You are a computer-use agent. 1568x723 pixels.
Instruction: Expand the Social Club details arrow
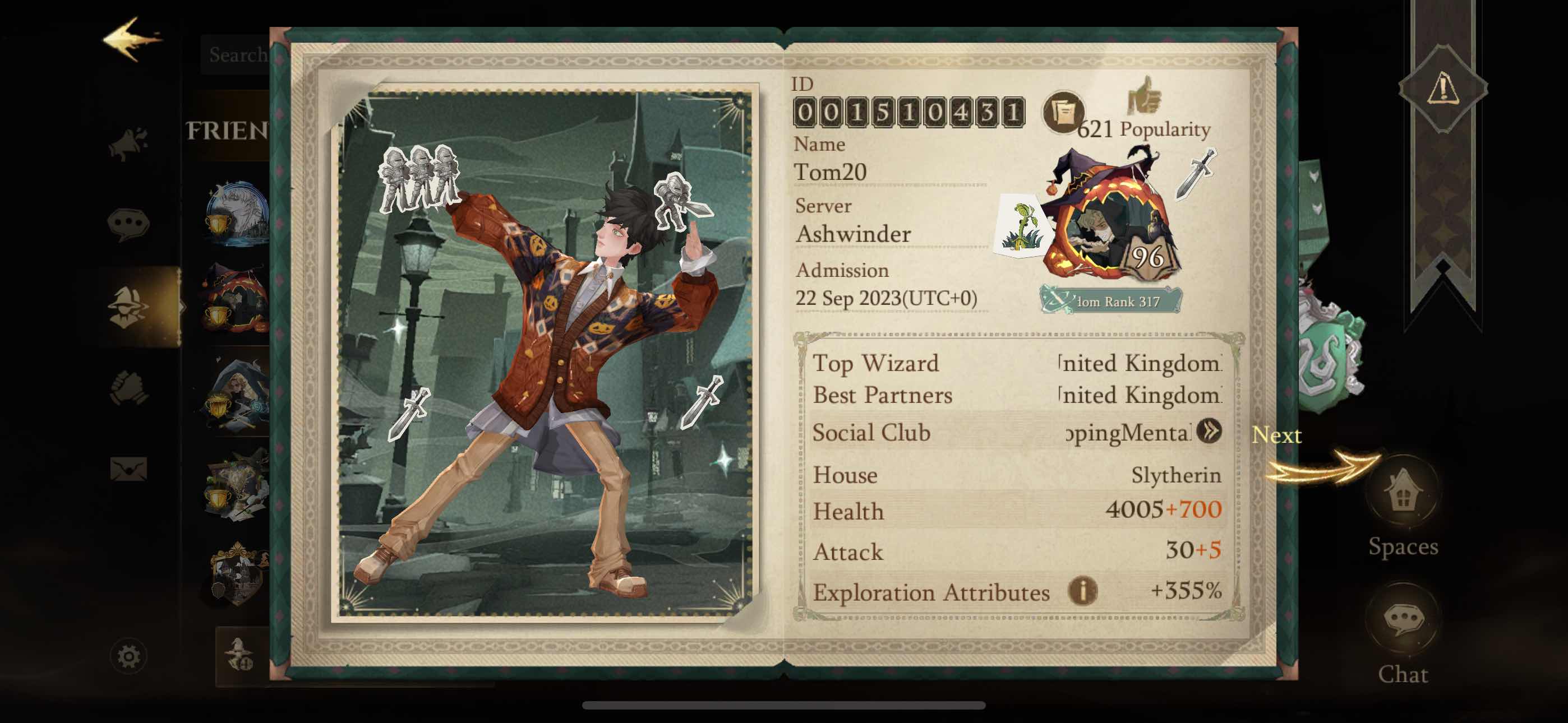tap(1209, 431)
